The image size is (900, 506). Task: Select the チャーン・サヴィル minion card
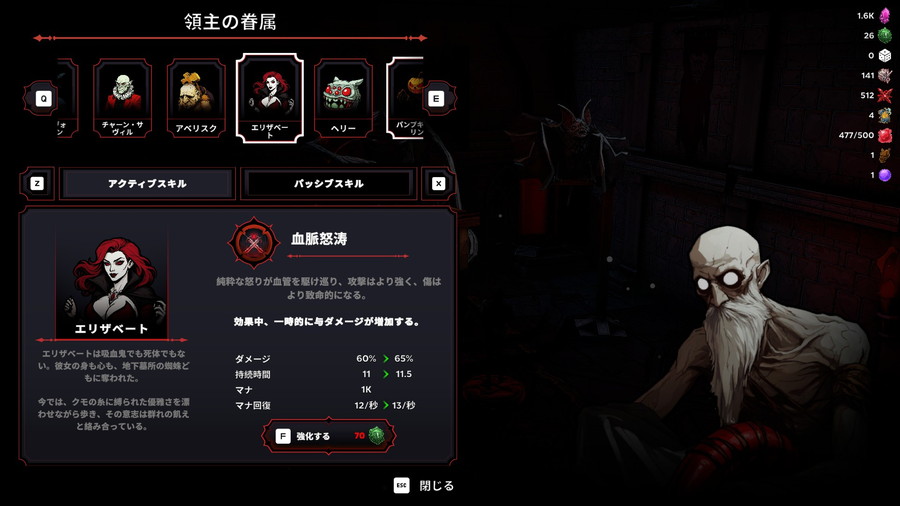coord(123,98)
